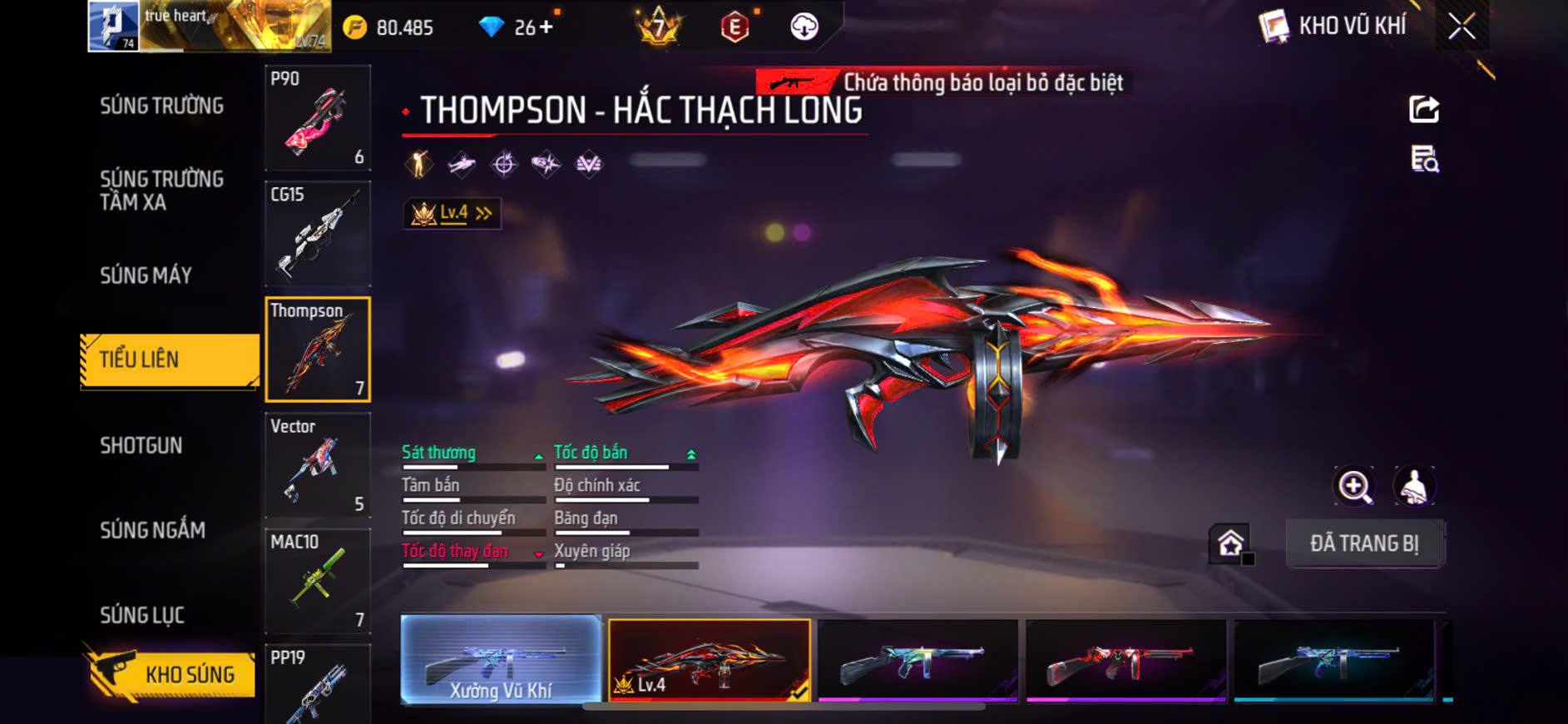This screenshot has height=724, width=1568.
Task: Open the SÚNG MÁY category
Action: point(146,275)
